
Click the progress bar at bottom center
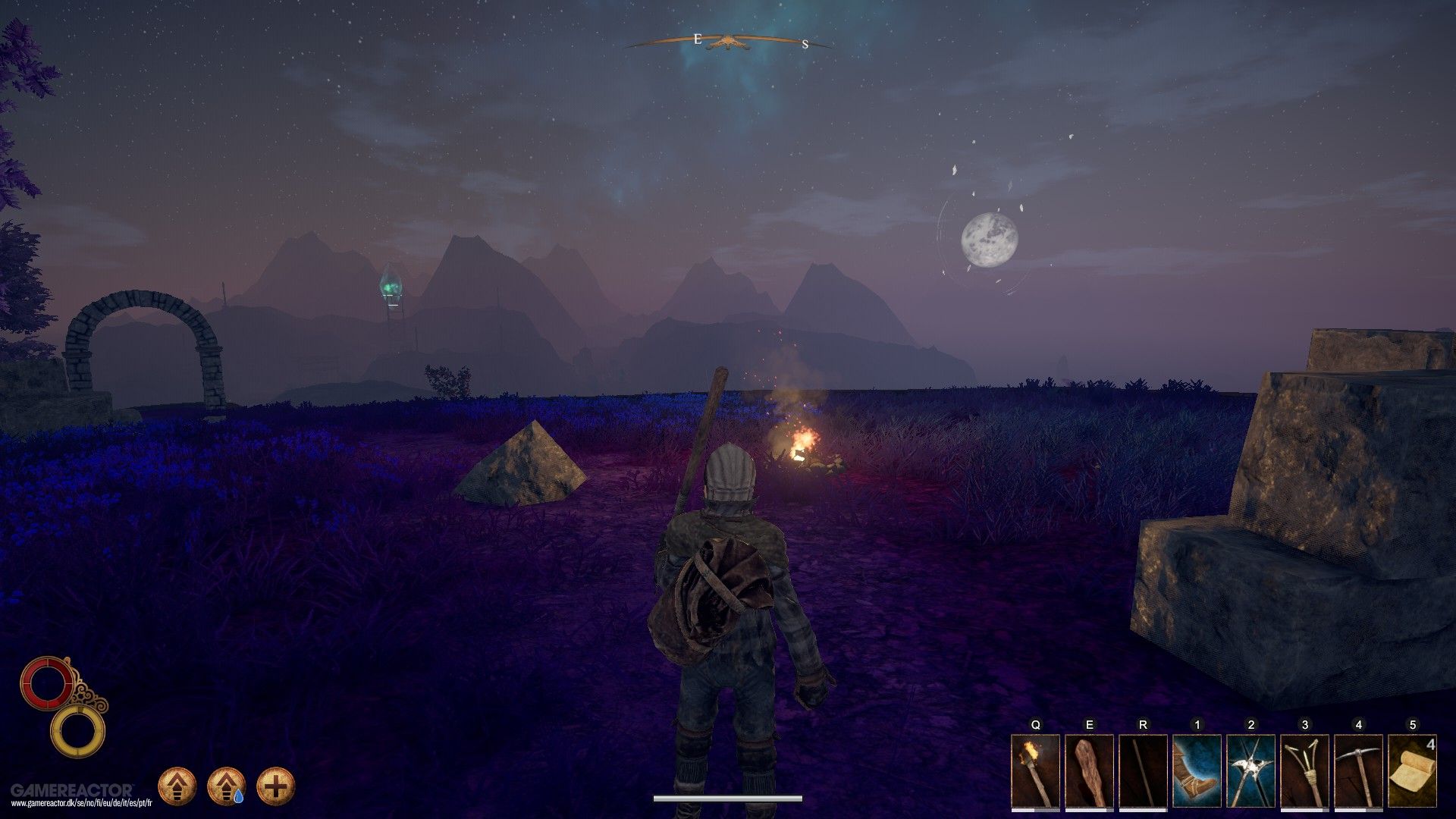click(728, 797)
